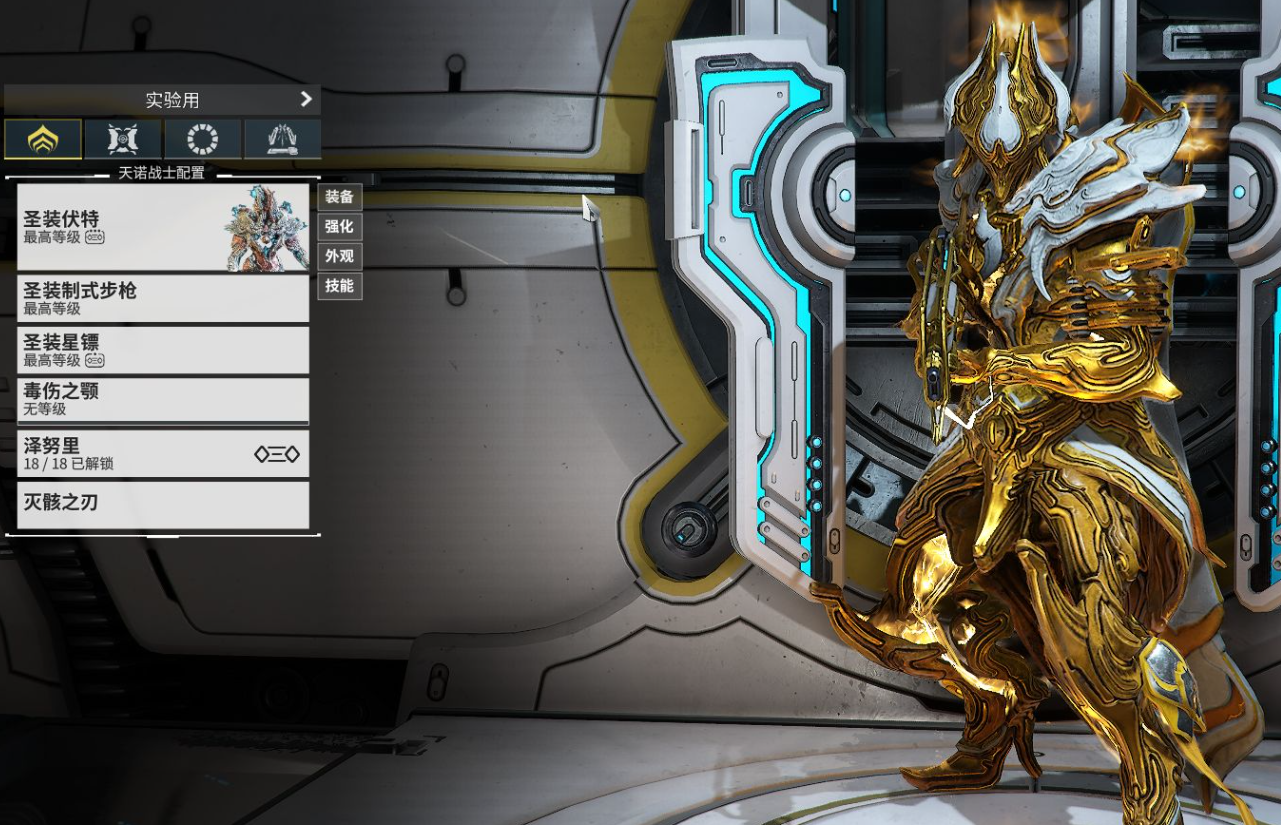
Task: Open the 毒伤之颚 melee weapon slot
Action: (163, 400)
